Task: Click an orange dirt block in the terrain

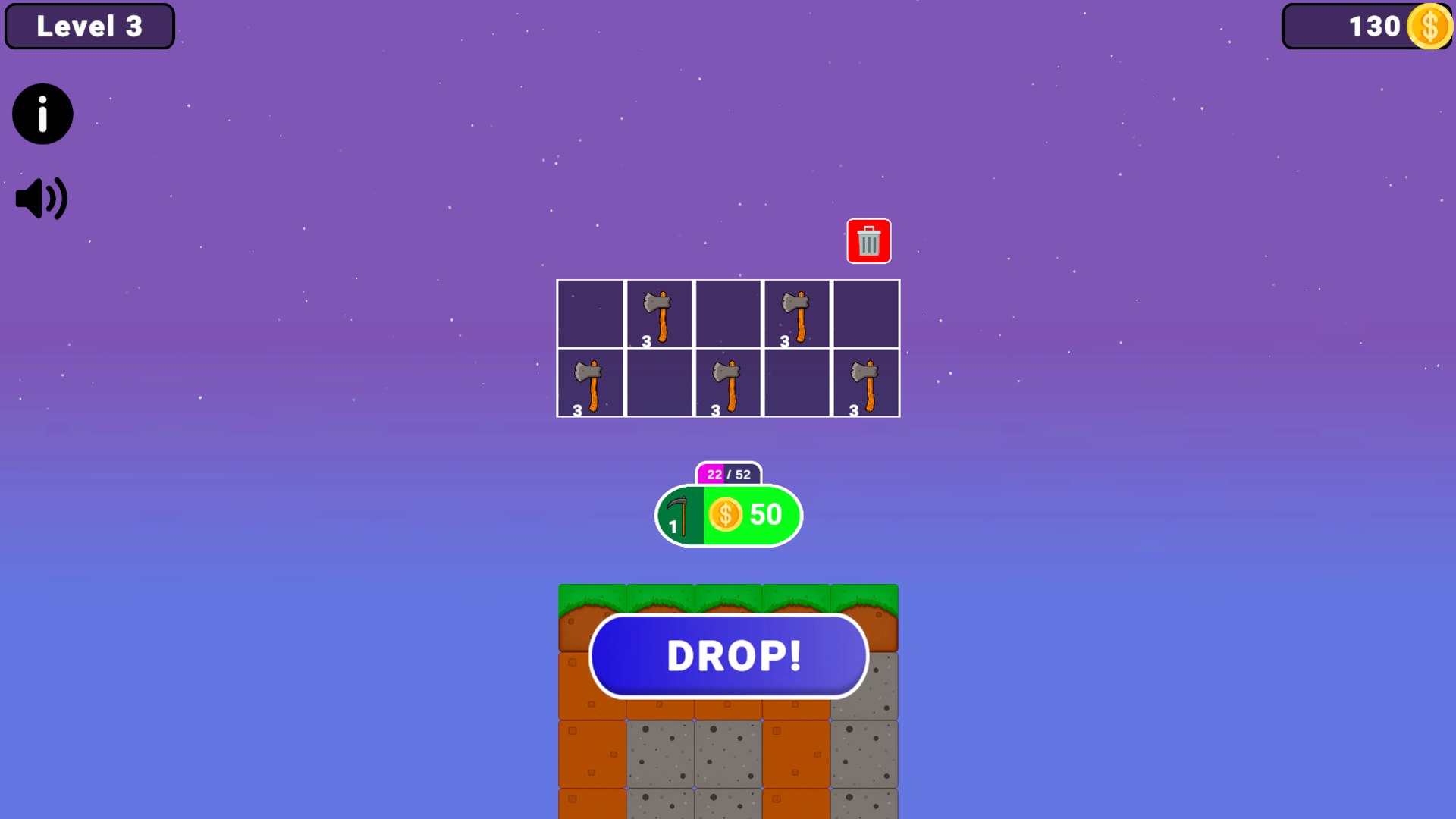Action: point(591,755)
